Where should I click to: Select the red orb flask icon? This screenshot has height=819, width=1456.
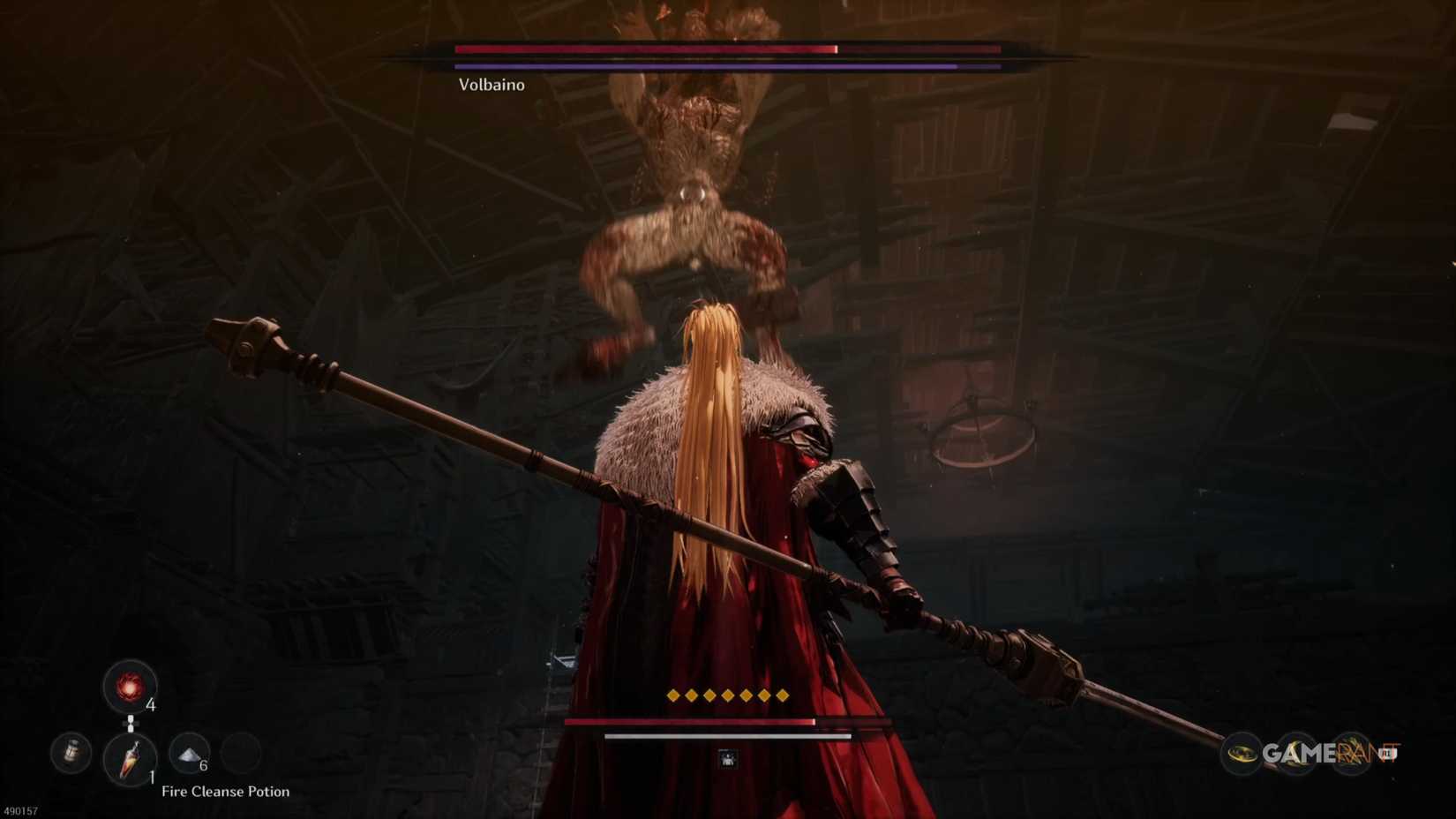(130, 687)
